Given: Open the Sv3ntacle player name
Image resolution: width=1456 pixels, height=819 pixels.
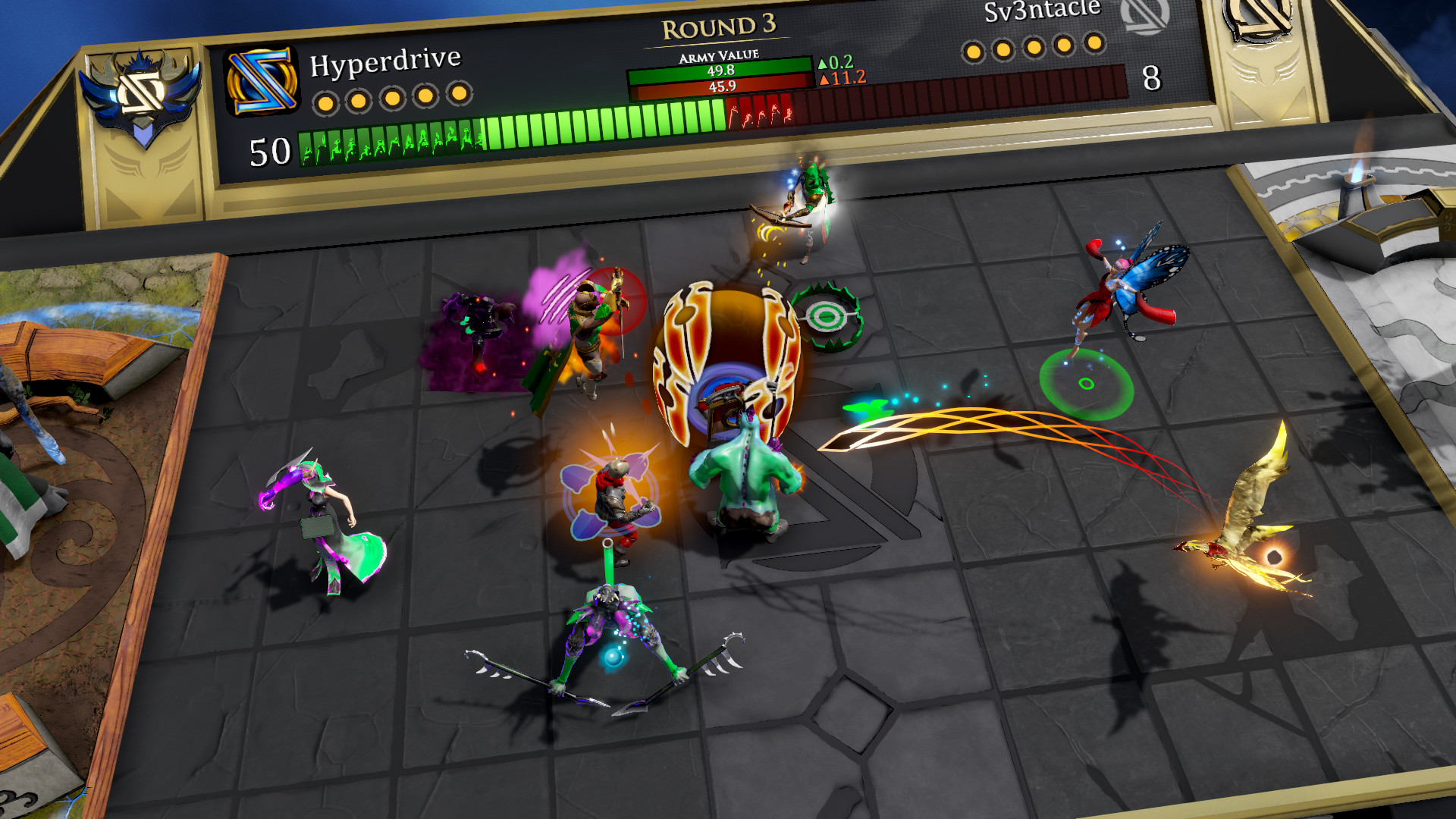Looking at the screenshot, I should (1042, 11).
